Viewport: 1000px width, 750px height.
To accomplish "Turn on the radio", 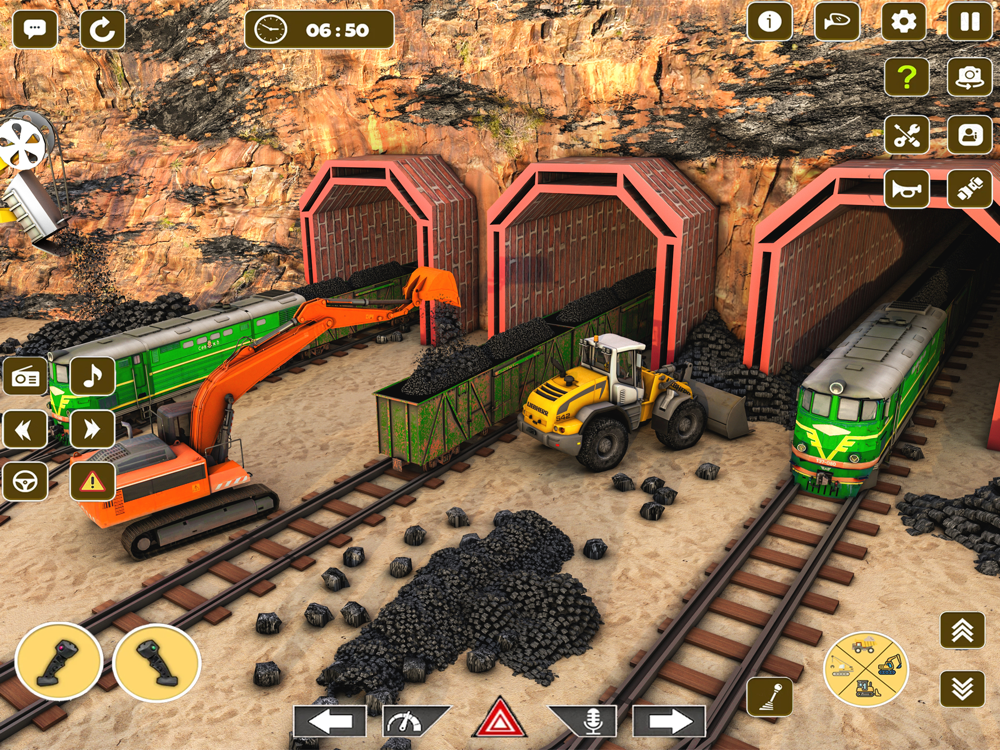I will (x=25, y=376).
